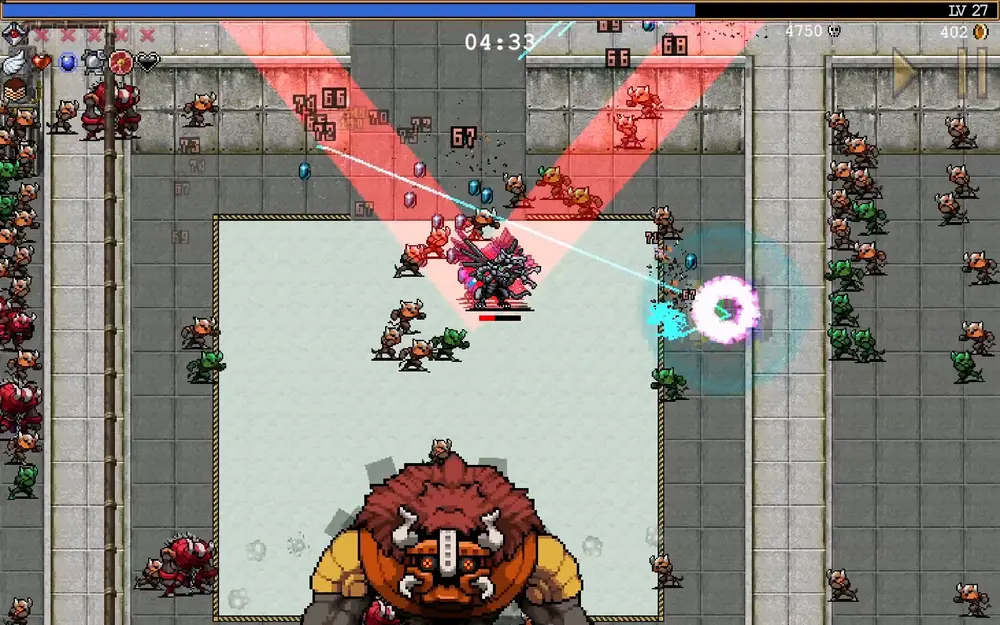Click the Tiragisu cake item icon

pos(14,92)
